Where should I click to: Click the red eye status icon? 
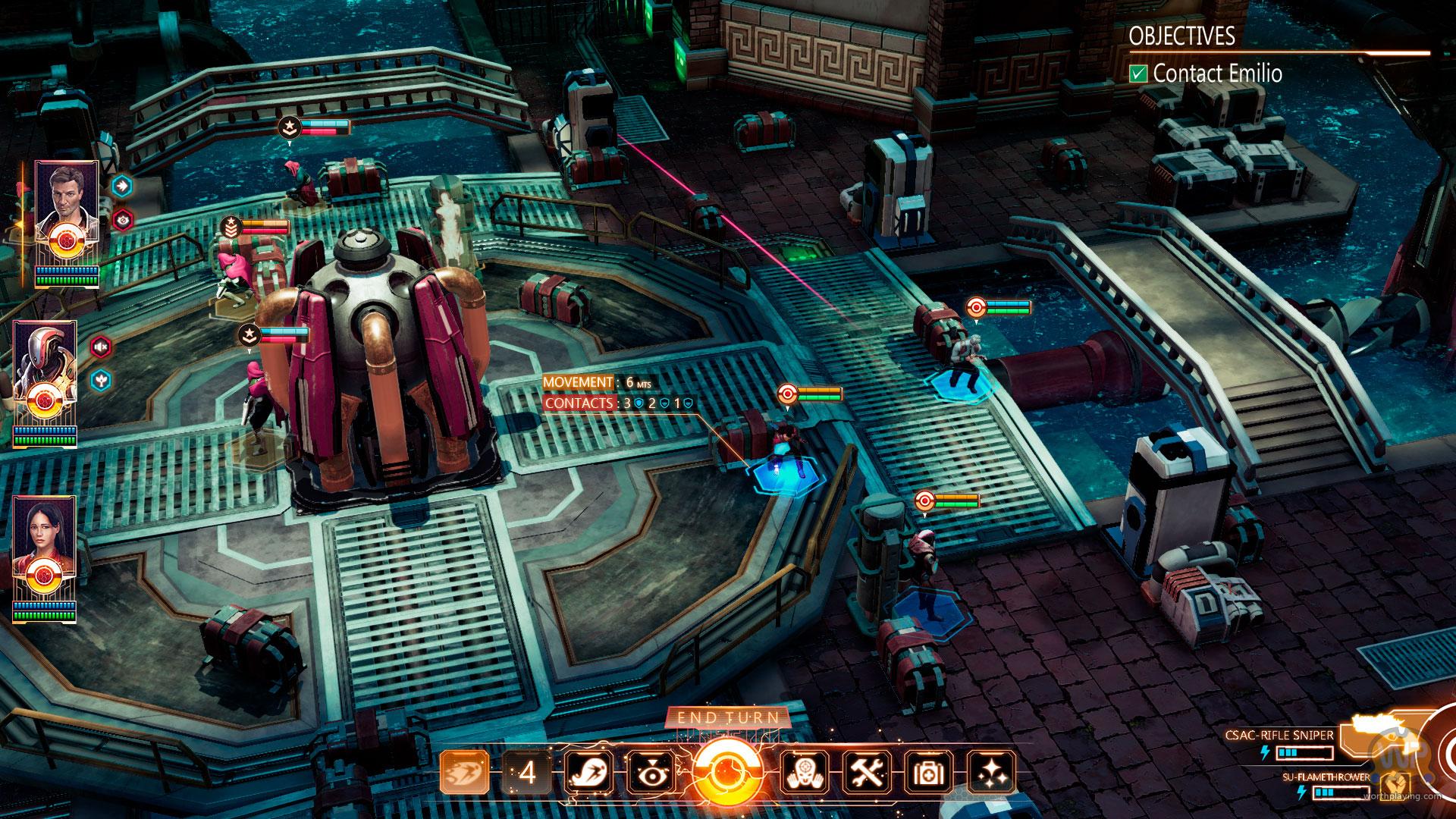tap(121, 220)
